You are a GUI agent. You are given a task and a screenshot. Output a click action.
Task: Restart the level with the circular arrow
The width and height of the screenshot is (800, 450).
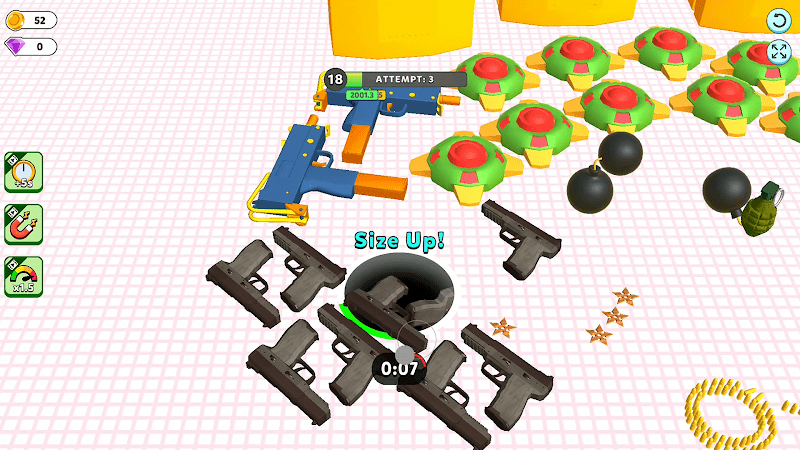[779, 21]
